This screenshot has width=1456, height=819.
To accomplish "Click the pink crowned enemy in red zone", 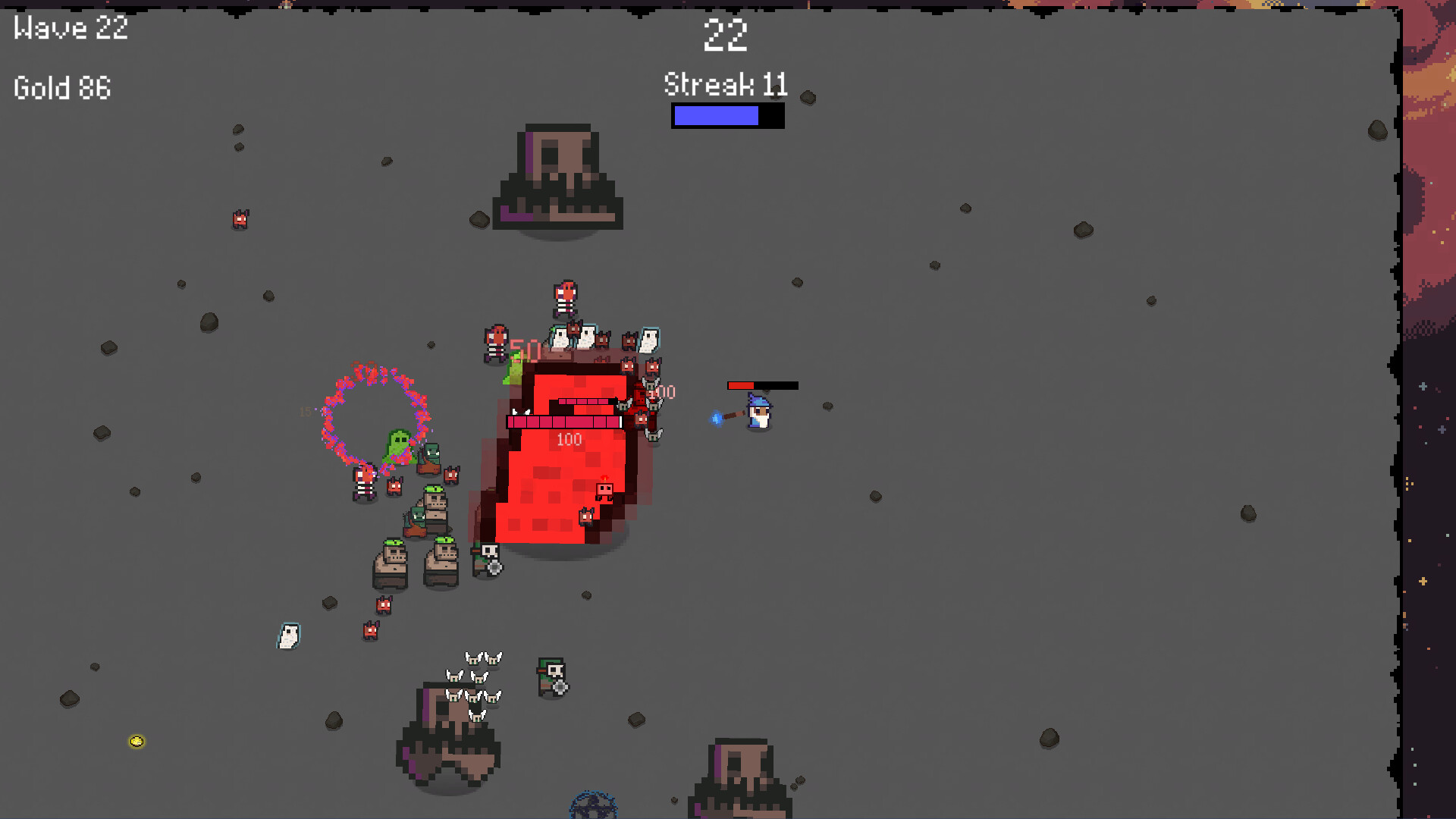I will click(x=605, y=491).
